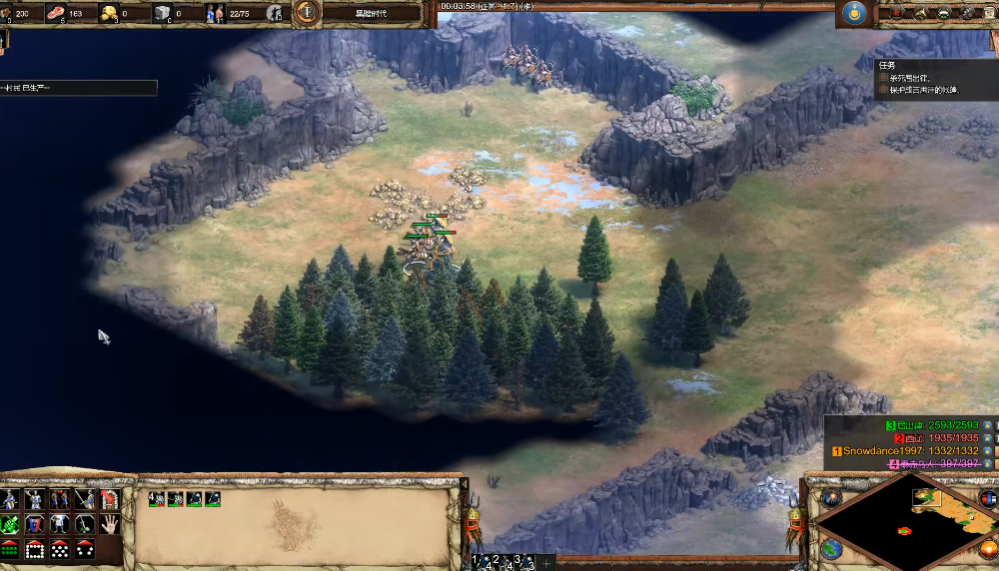Select the first unit portrait numbered 4
This screenshot has width=999, height=571.
click(157, 498)
